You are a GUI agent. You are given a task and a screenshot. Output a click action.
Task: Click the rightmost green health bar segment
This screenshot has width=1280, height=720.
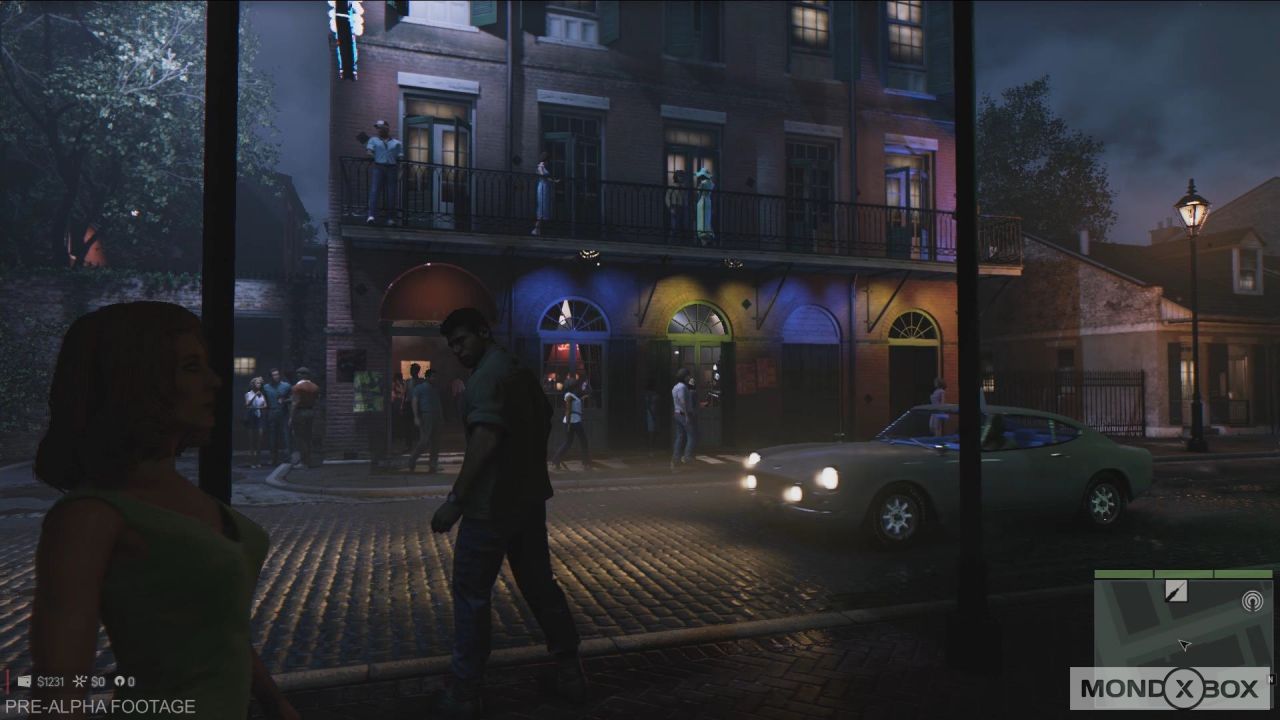tap(1243, 574)
